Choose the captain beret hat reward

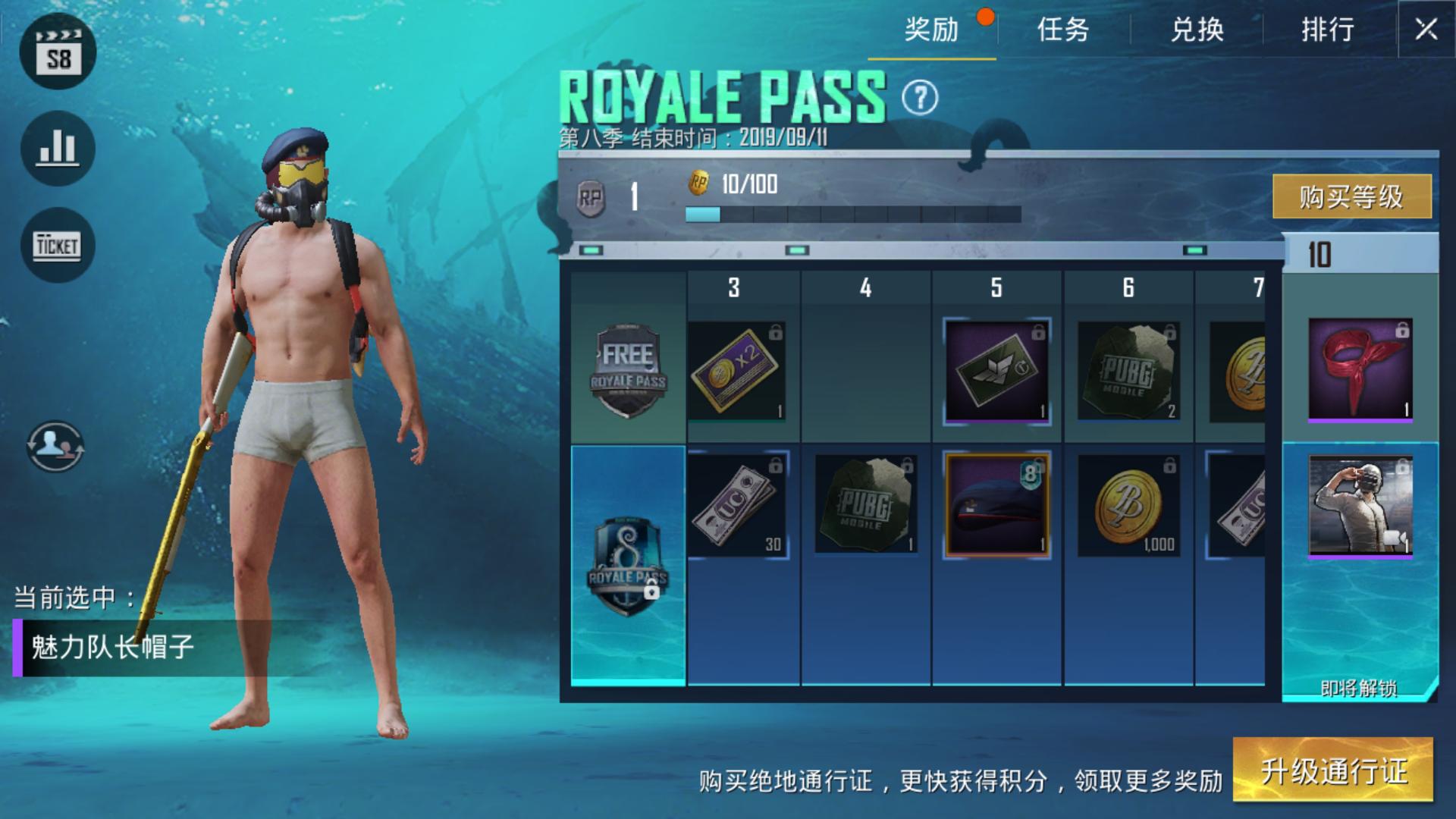[996, 505]
